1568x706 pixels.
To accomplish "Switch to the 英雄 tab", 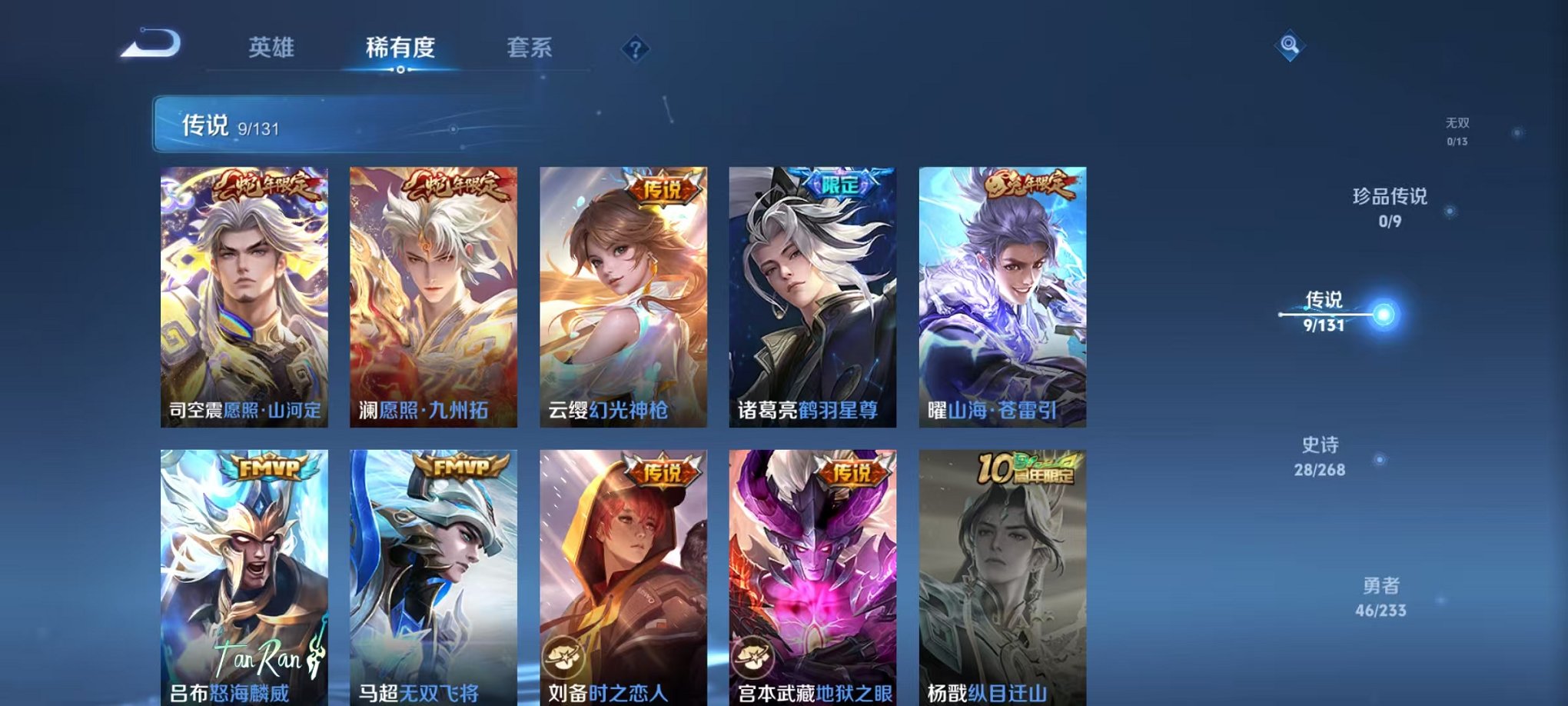I will 272,48.
